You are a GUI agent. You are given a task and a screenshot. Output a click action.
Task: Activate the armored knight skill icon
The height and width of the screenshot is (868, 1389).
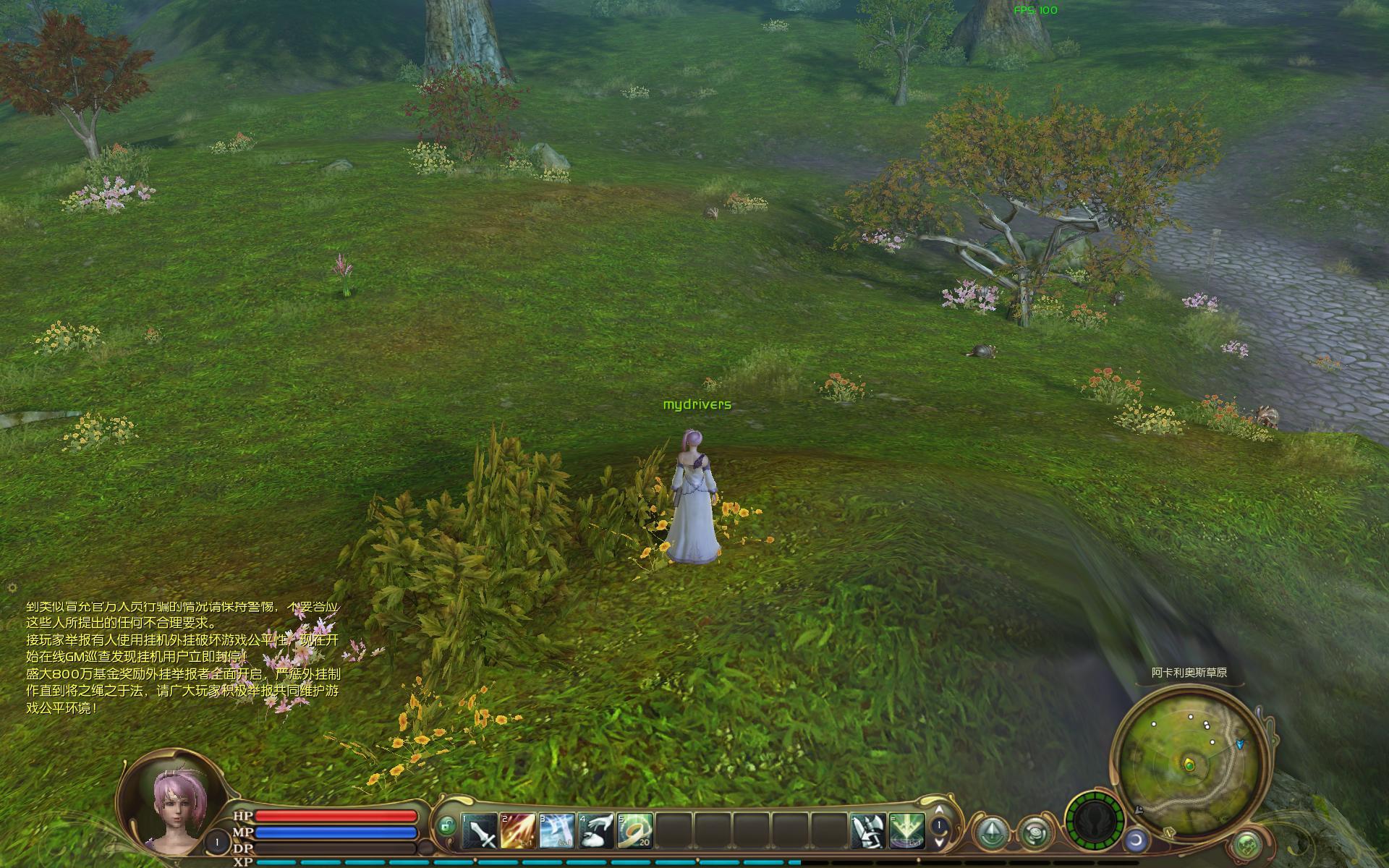868,830
